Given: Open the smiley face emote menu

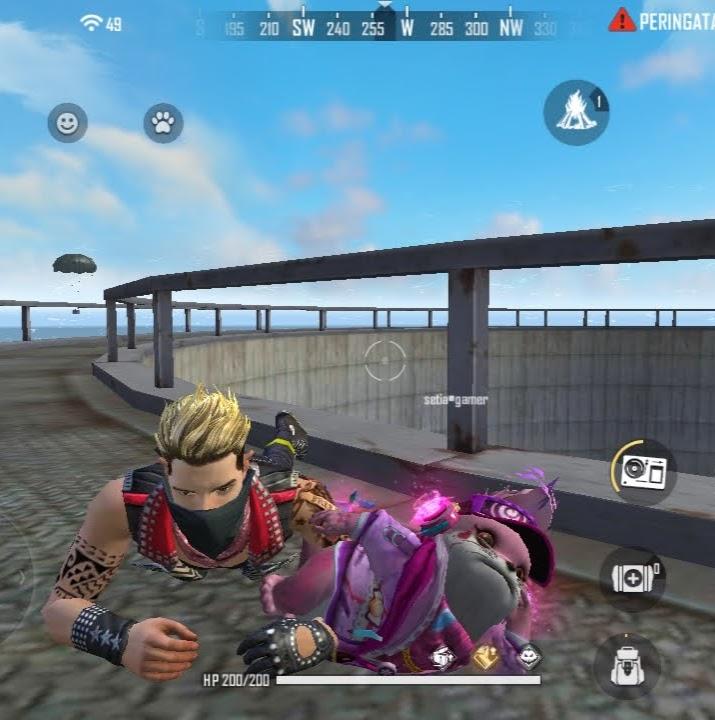Looking at the screenshot, I should (x=68, y=123).
